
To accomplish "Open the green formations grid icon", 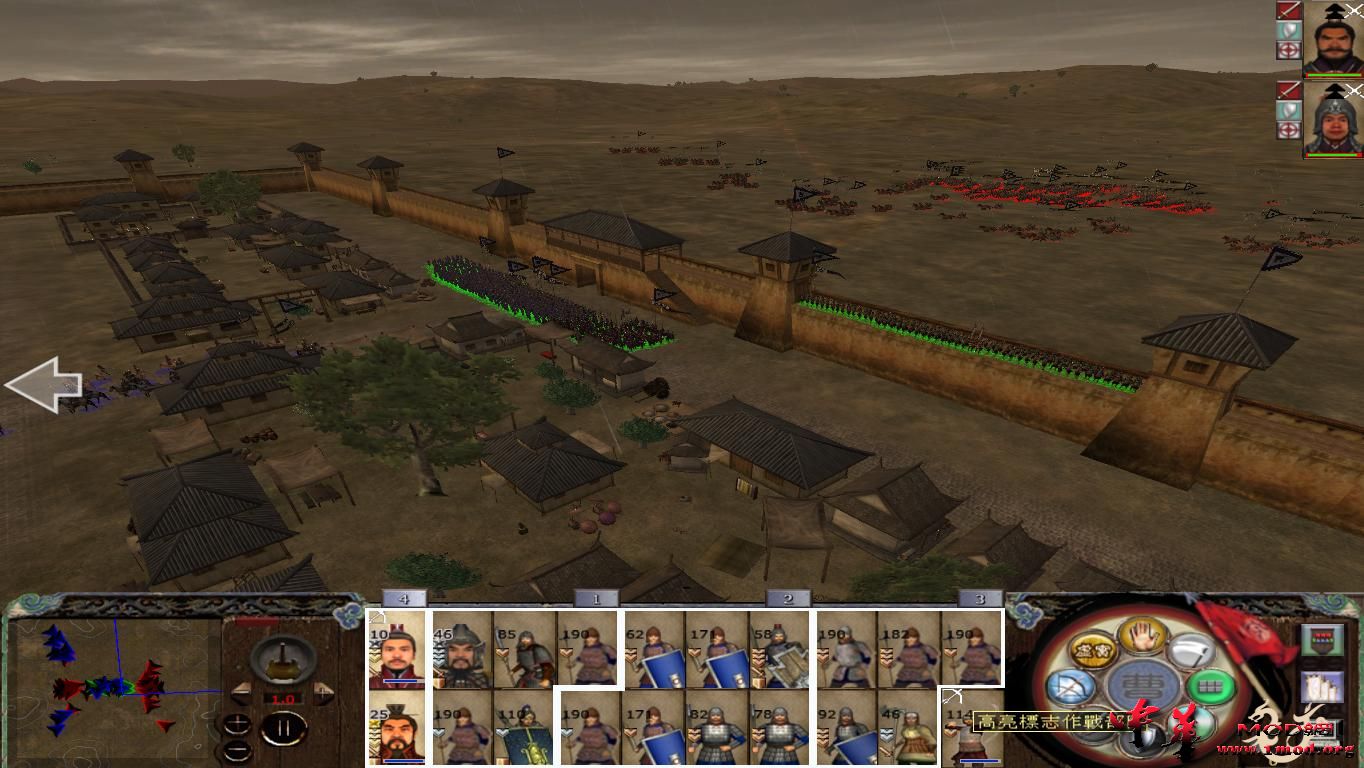I will tap(1209, 686).
